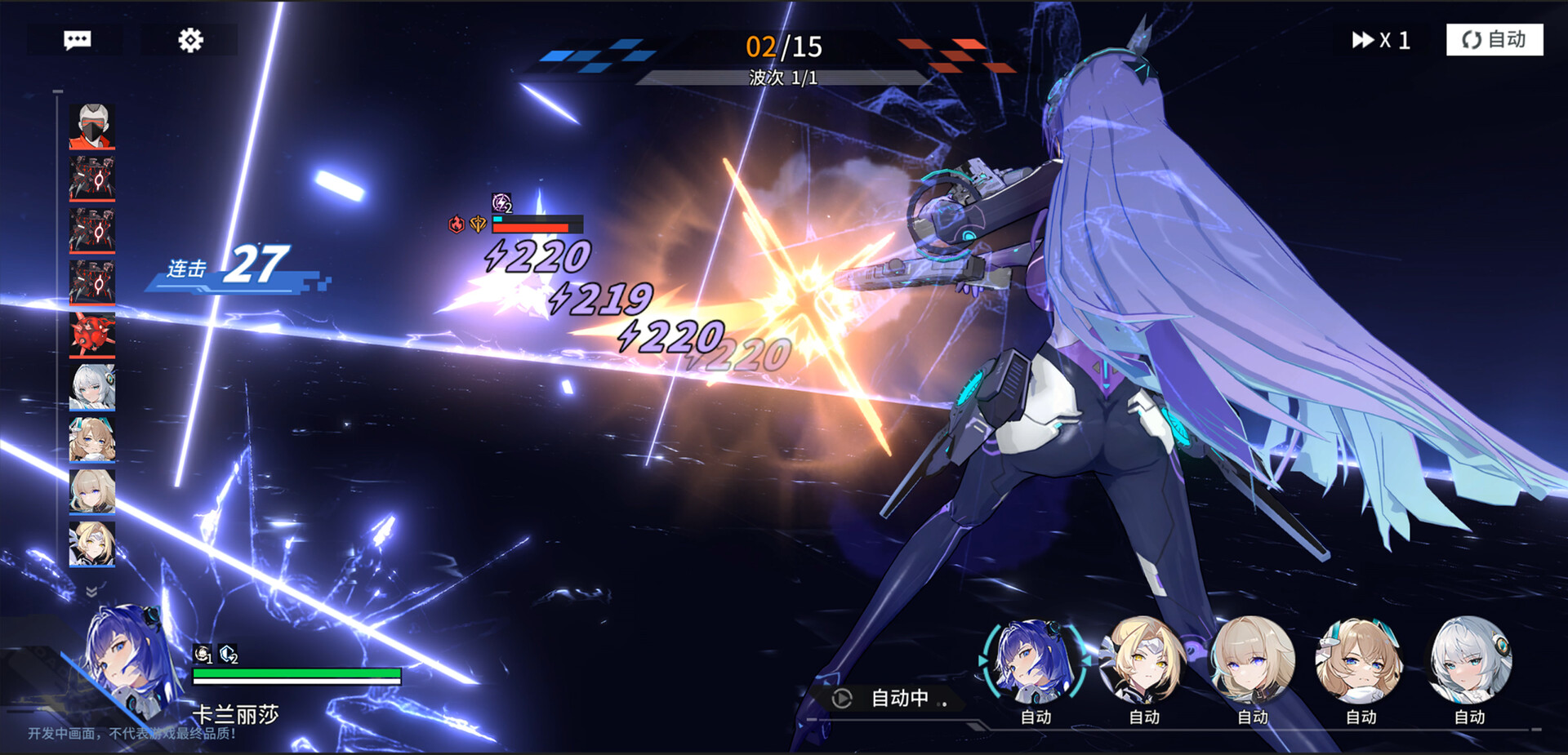Screen dimensions: 1568x755
Task: Choose the brown-haired headphone character skill portrait
Action: tap(1360, 661)
